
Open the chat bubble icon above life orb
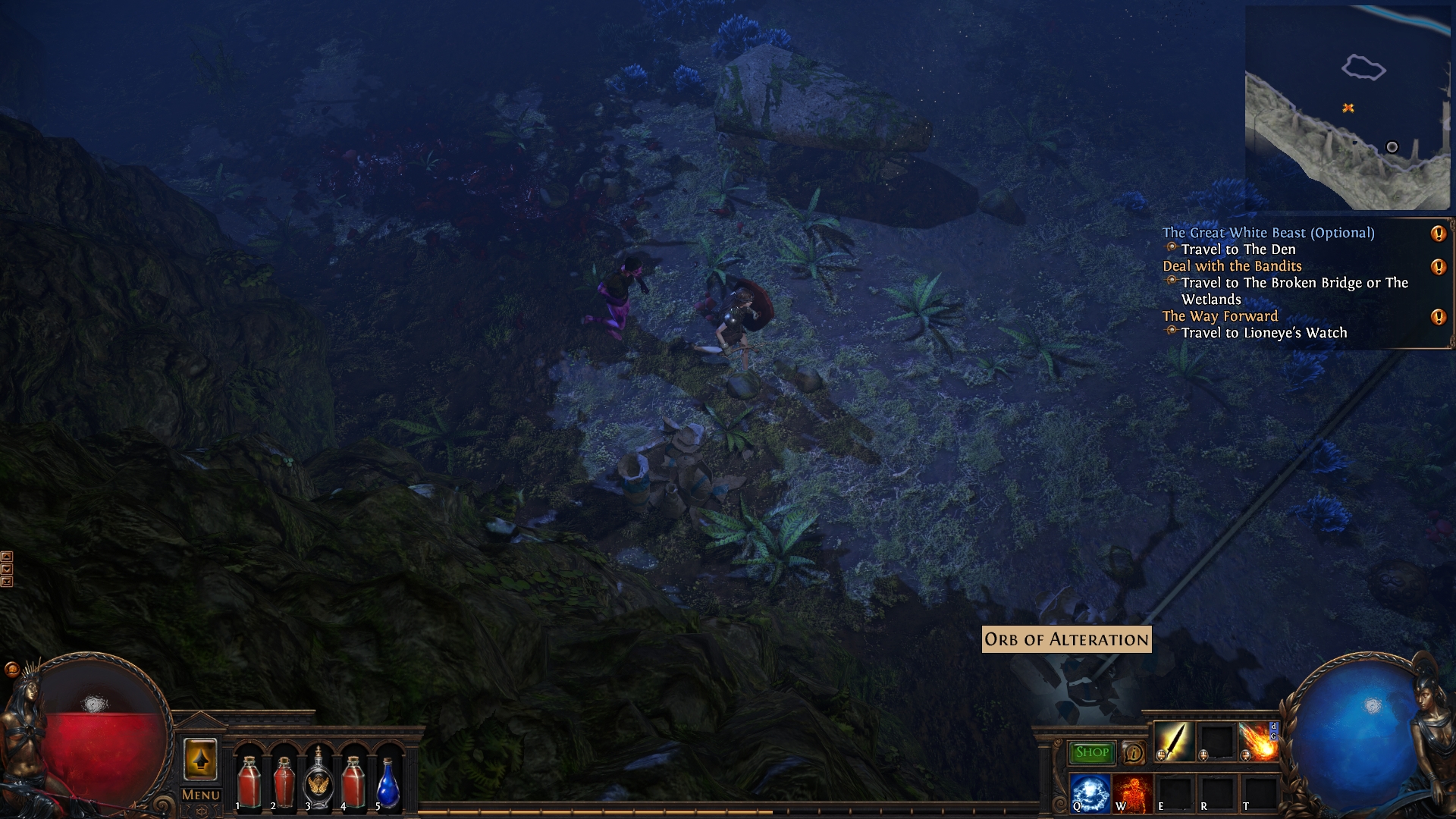[x=11, y=669]
